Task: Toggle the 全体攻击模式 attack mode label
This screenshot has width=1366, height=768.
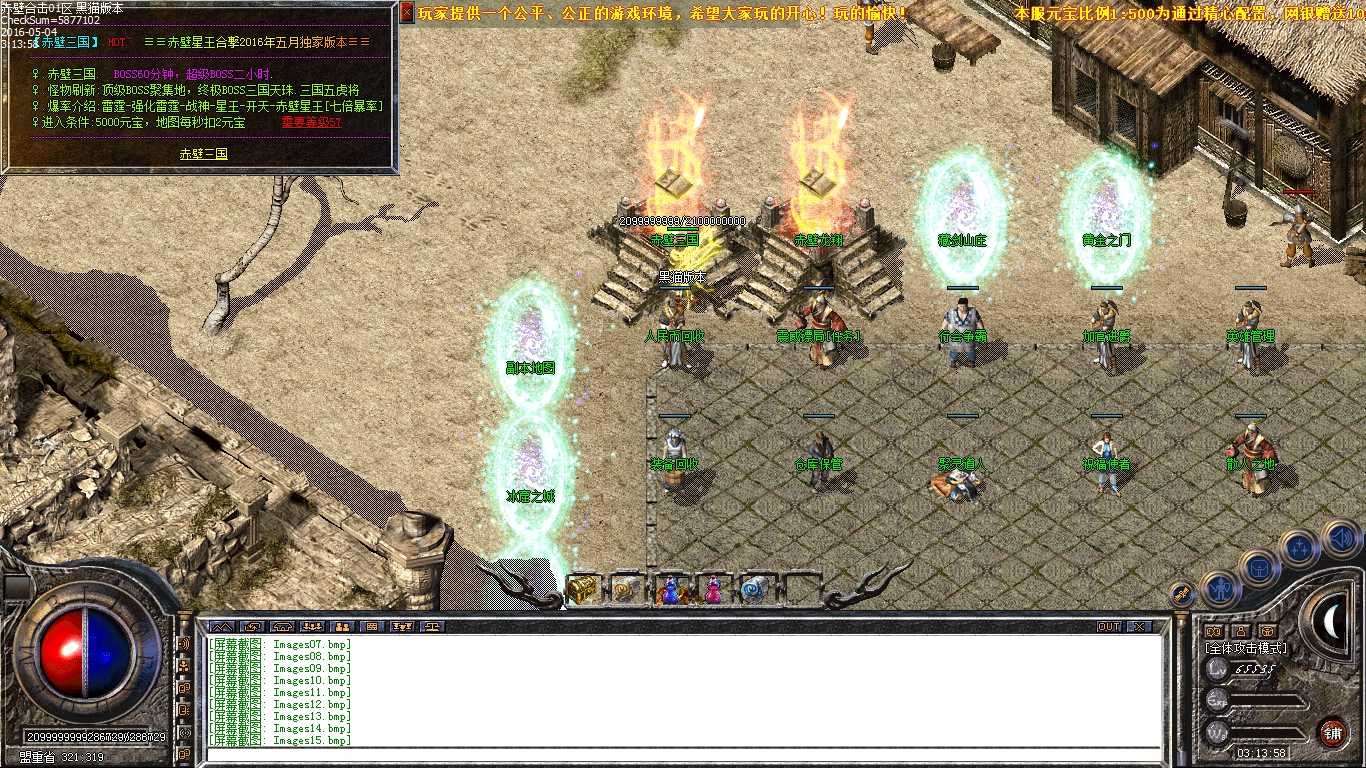Action: [x=1247, y=647]
